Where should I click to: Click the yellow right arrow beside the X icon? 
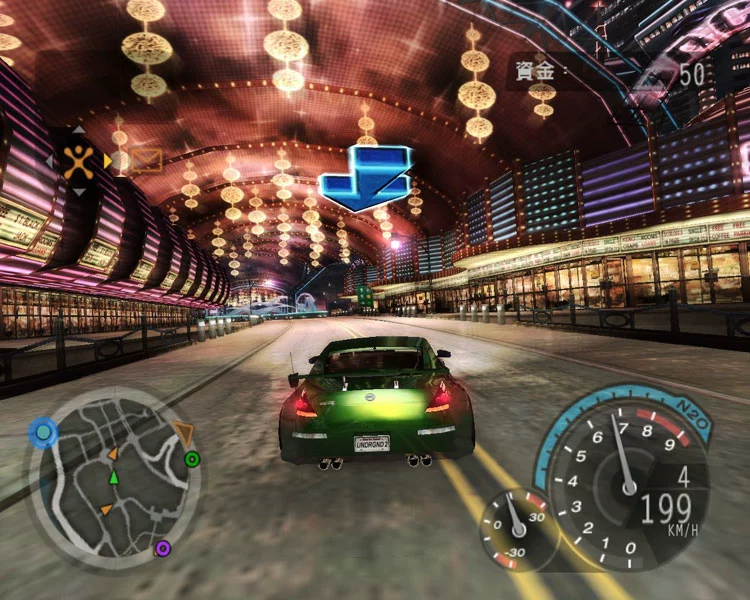tap(108, 160)
